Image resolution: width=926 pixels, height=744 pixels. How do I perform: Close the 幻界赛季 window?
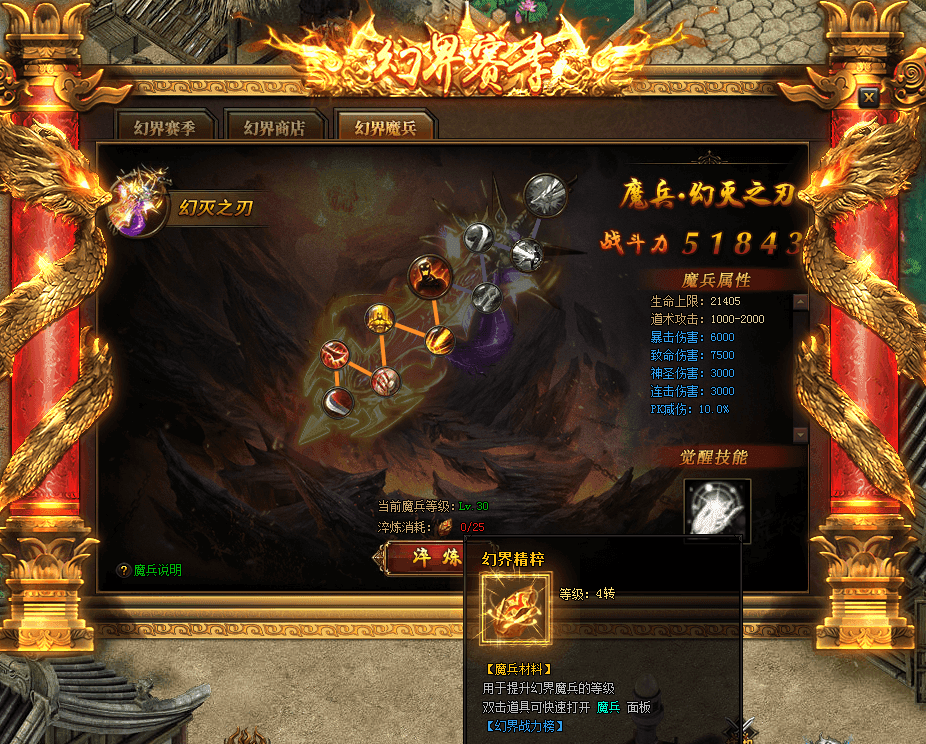pos(869,97)
